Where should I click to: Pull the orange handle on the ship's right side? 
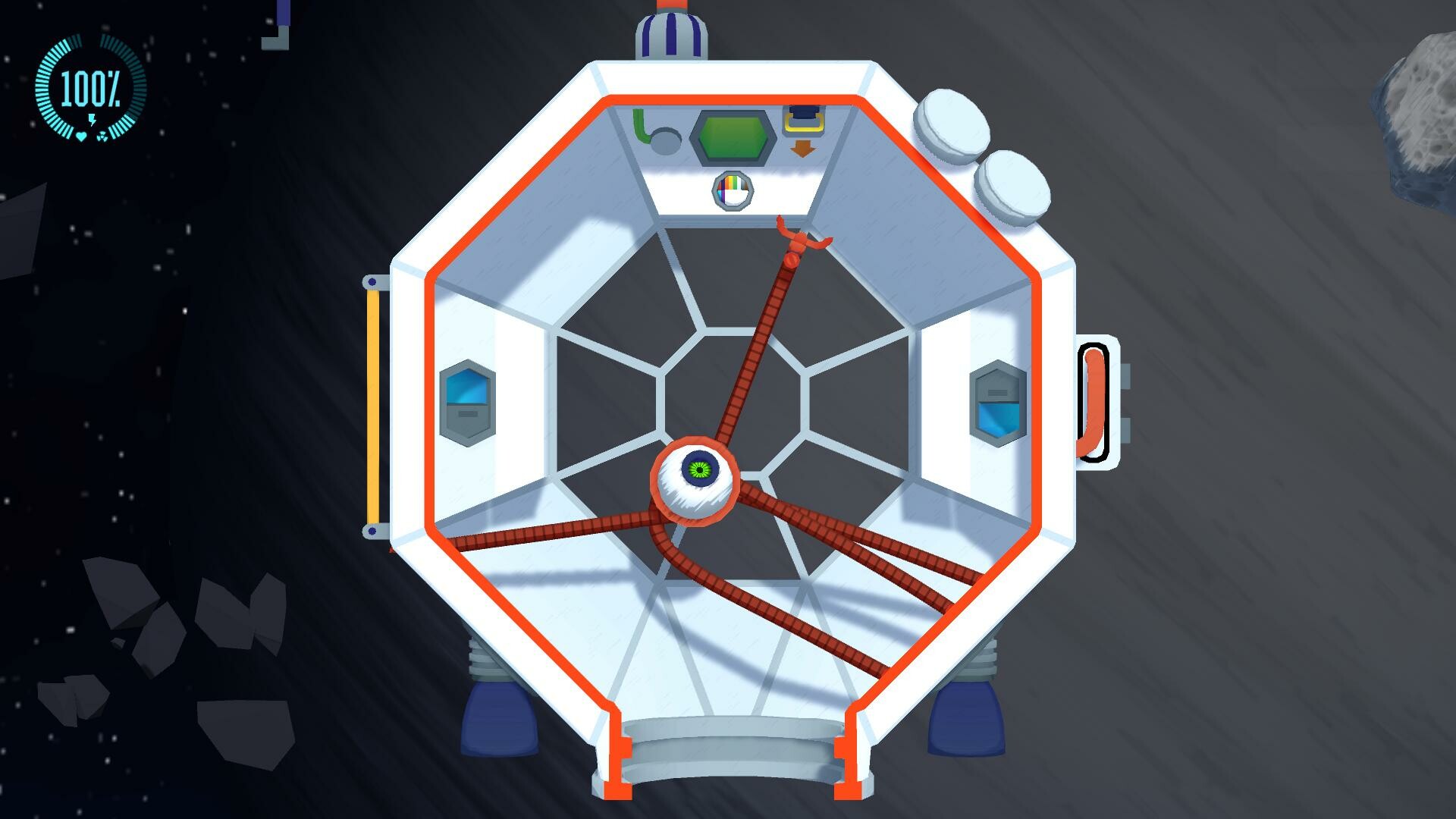(1094, 402)
